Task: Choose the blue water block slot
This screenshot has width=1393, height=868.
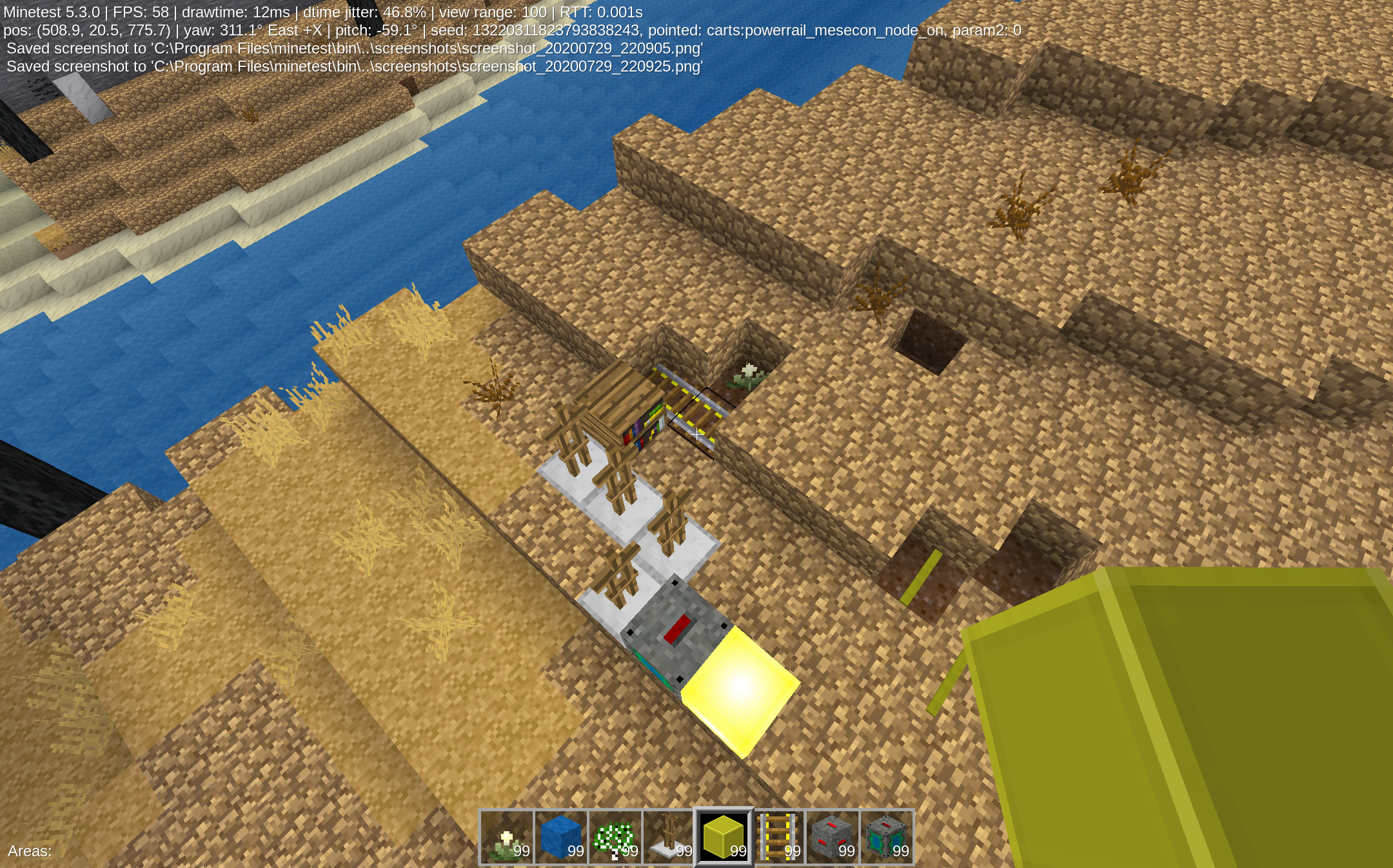Action: click(561, 837)
